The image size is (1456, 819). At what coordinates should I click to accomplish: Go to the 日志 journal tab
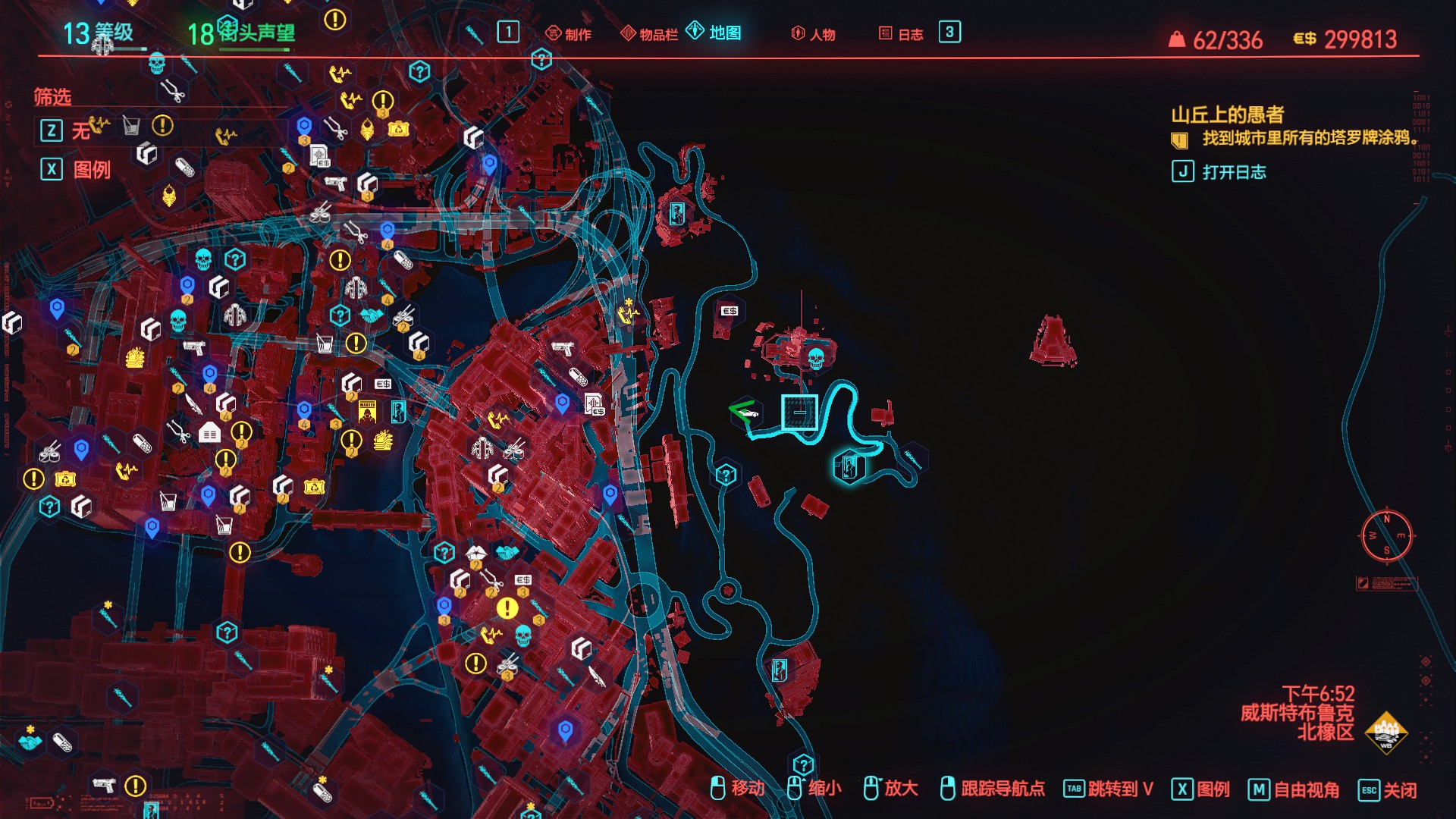click(901, 34)
